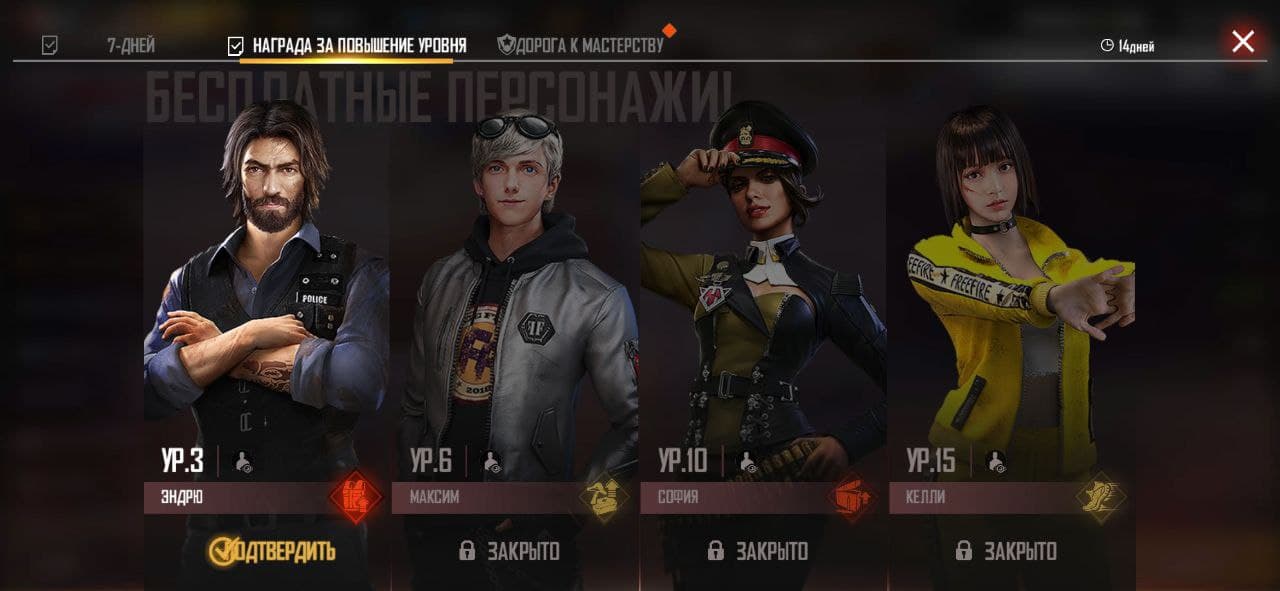The height and width of the screenshot is (591, 1280).
Task: Click the locked Закрыто button under Келли
Action: [1006, 551]
